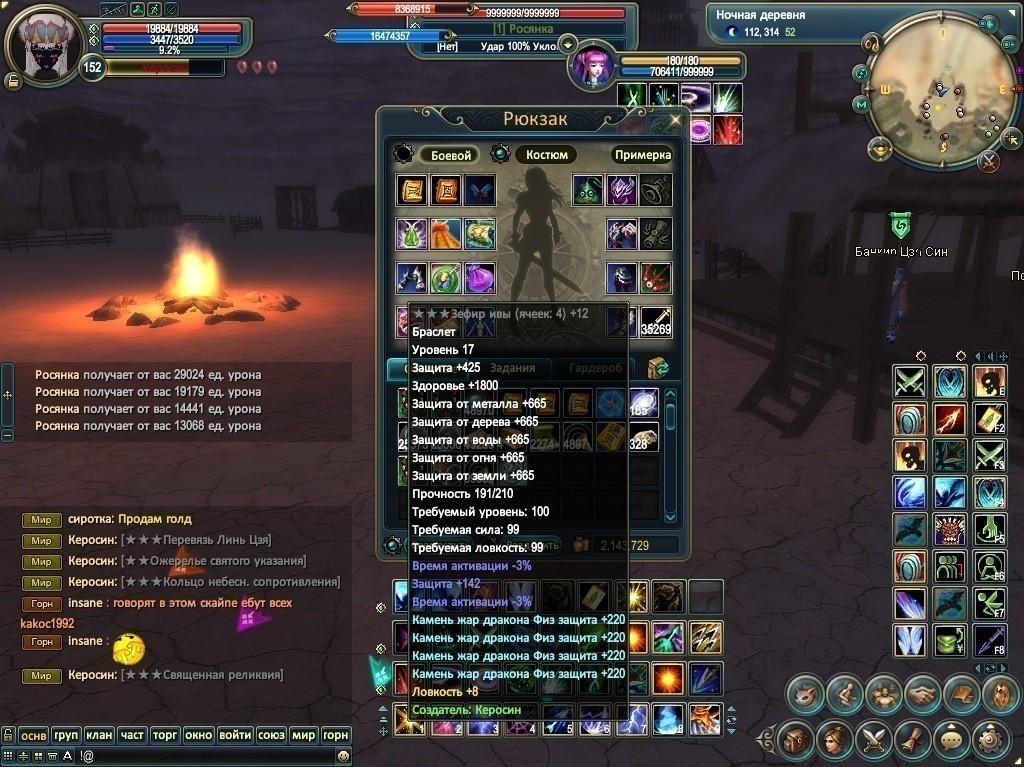1024x767 pixels.
Task: Switch to the Задания items tab
Action: click(519, 368)
